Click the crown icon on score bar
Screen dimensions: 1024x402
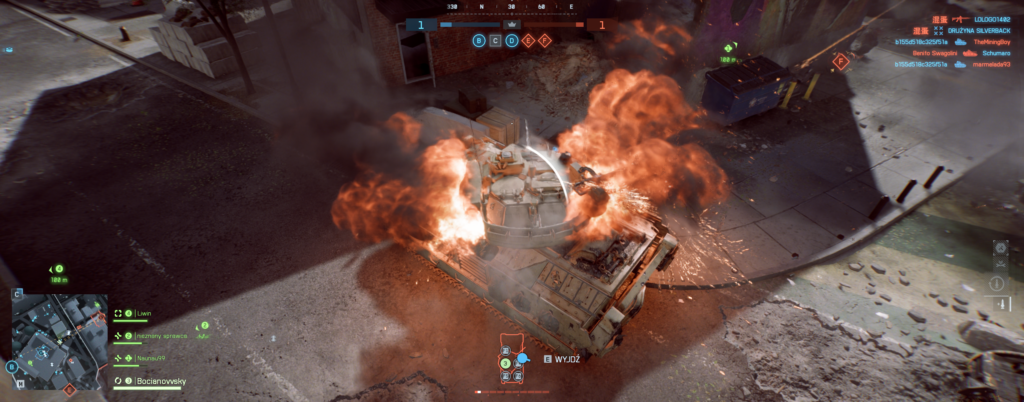[512, 22]
